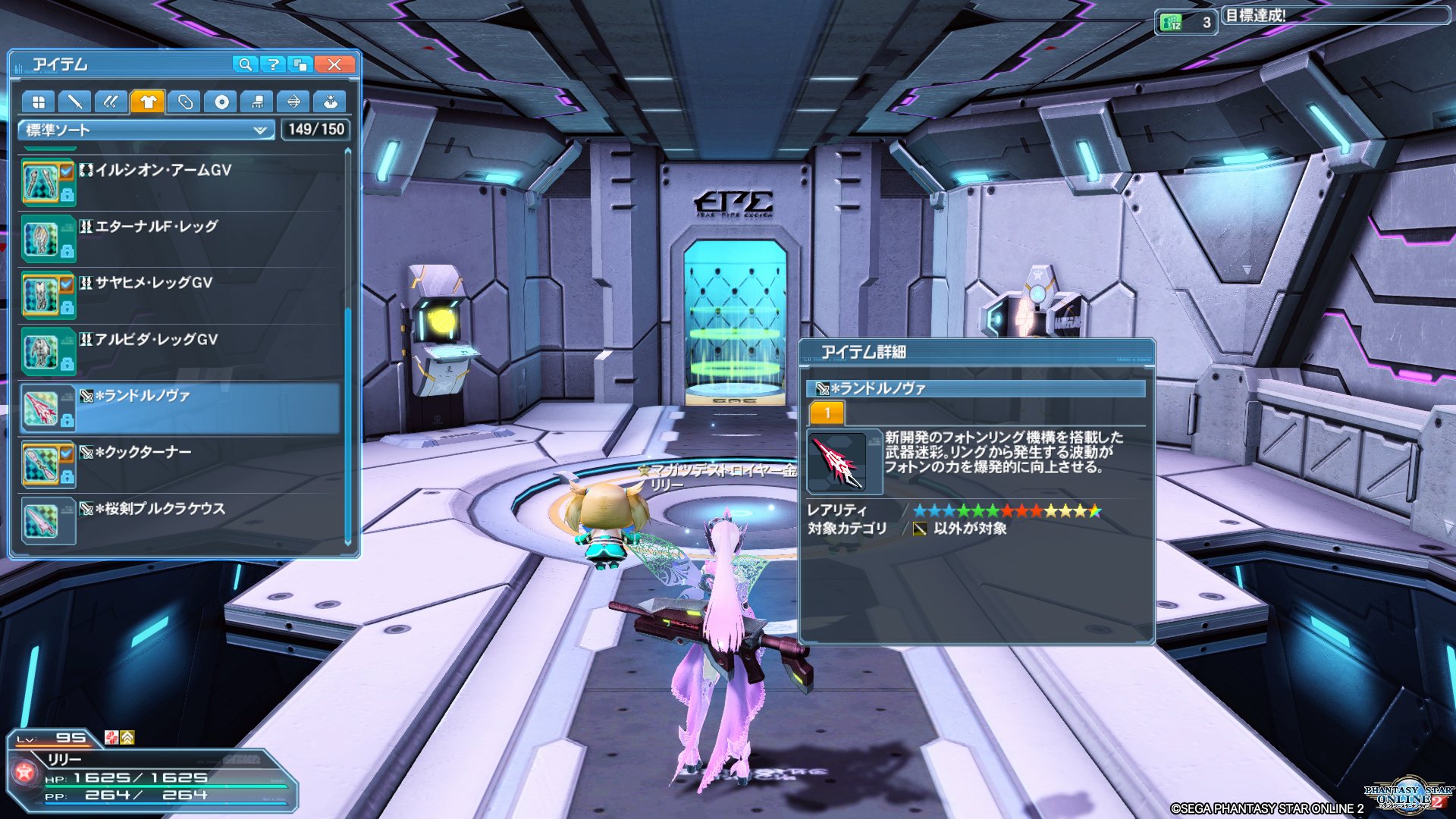Click the ランドルノヴァ weapon thumbnail in details
The width and height of the screenshot is (1456, 819).
[838, 463]
